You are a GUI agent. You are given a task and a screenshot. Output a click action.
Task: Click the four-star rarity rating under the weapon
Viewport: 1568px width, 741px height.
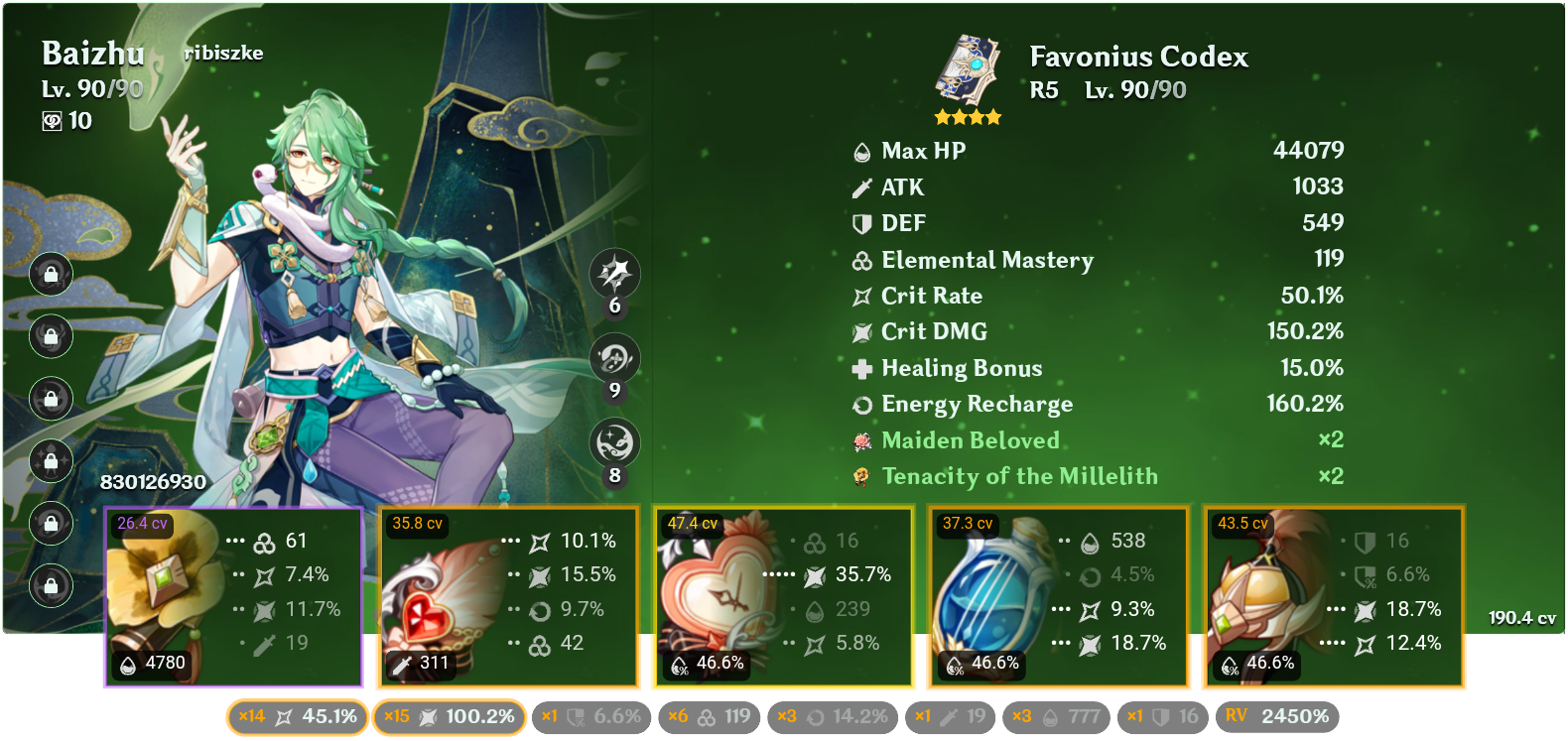[x=970, y=116]
